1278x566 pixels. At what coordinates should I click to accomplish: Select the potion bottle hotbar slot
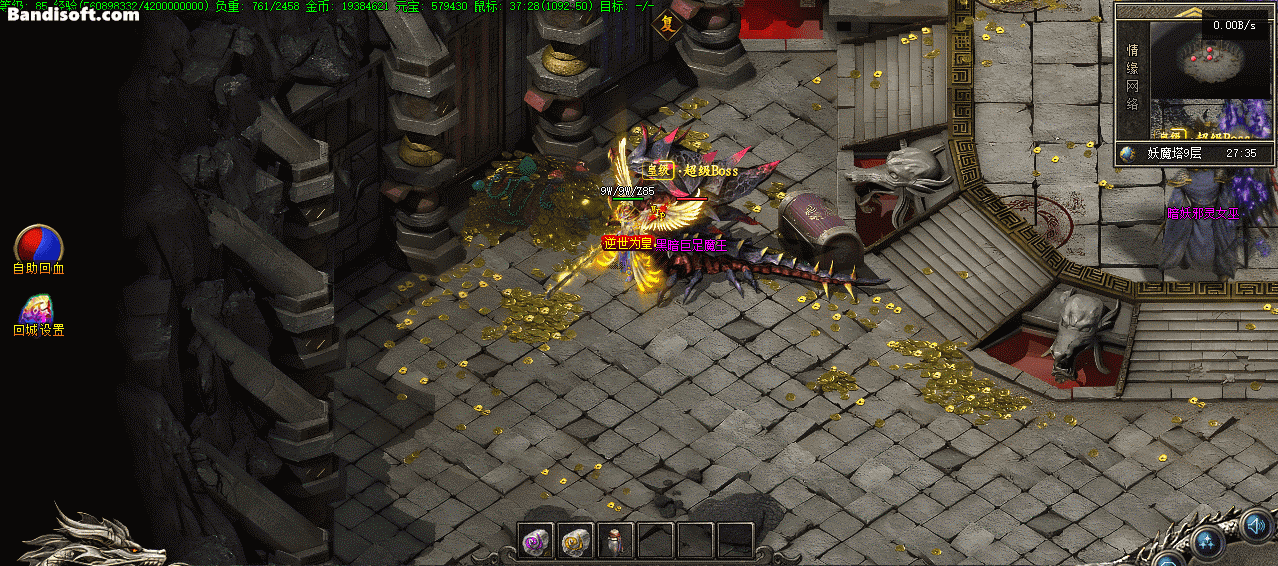coord(615,541)
